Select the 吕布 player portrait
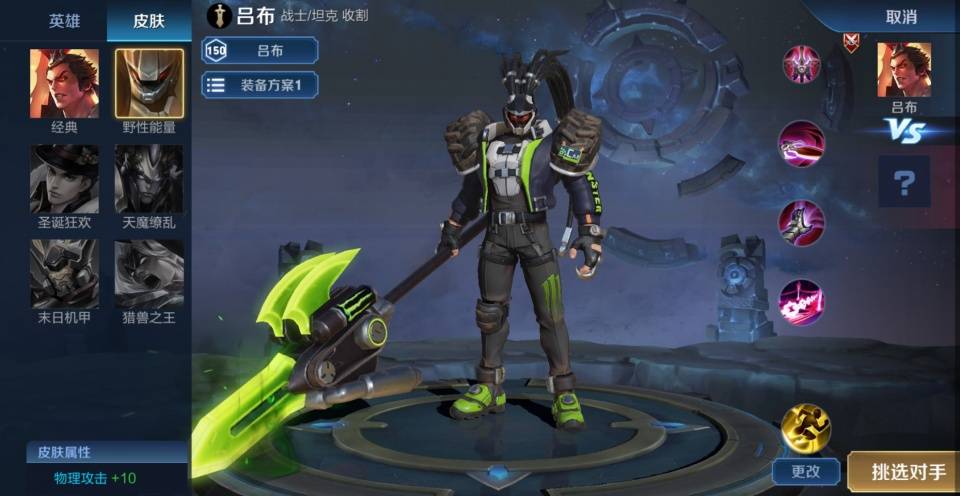 [x=904, y=70]
